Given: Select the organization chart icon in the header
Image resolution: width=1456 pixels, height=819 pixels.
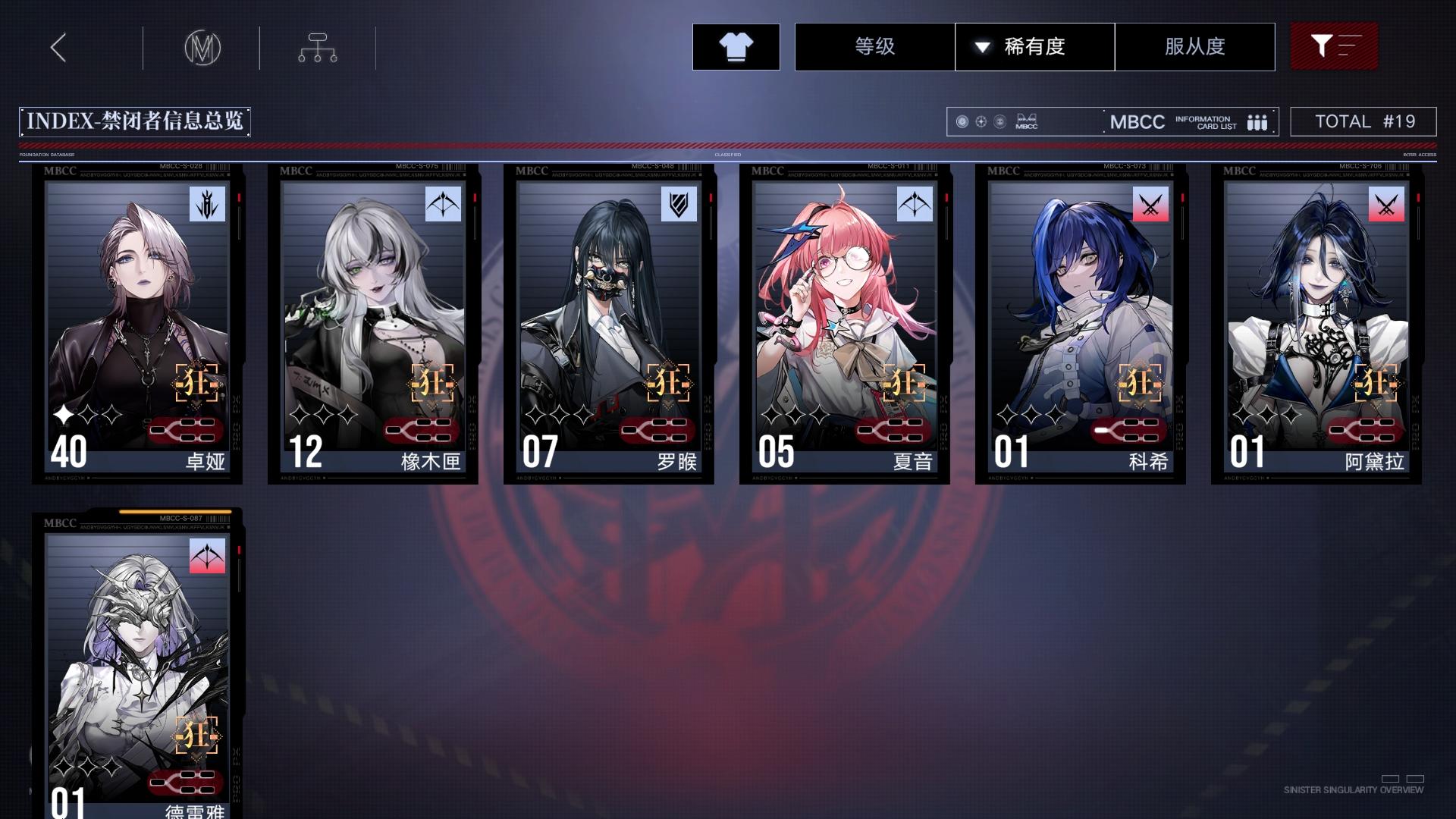Looking at the screenshot, I should tap(318, 47).
